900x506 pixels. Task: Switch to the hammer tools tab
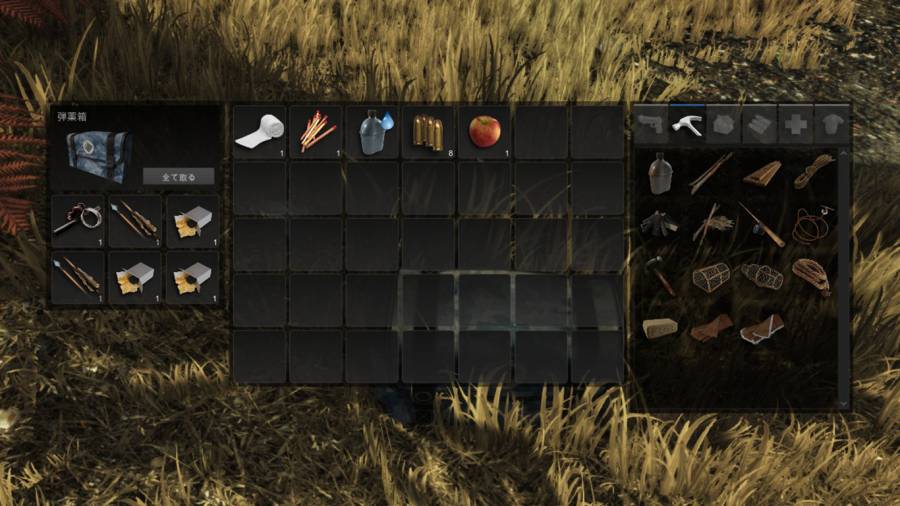tap(688, 123)
